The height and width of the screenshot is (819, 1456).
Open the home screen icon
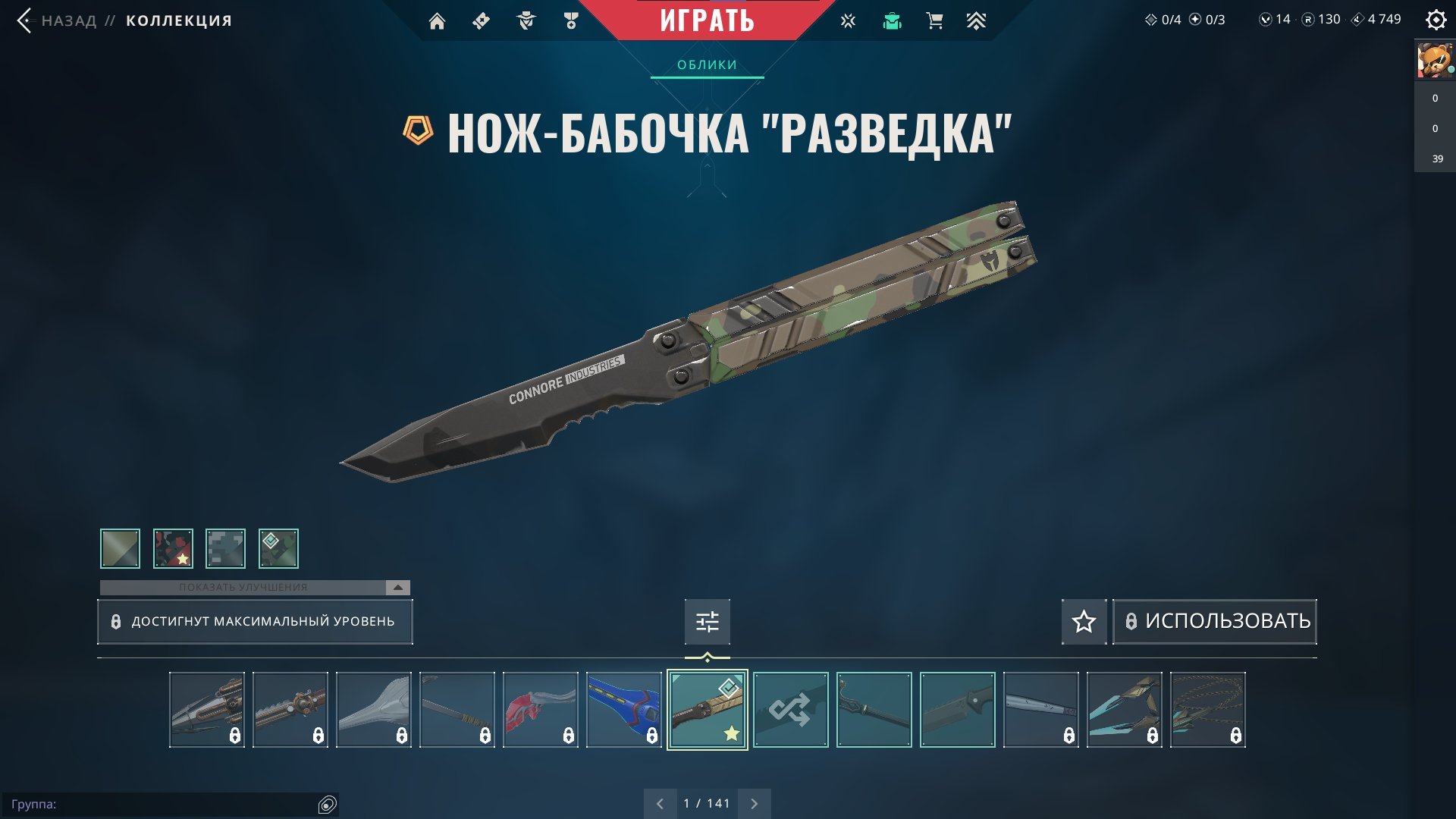(437, 21)
